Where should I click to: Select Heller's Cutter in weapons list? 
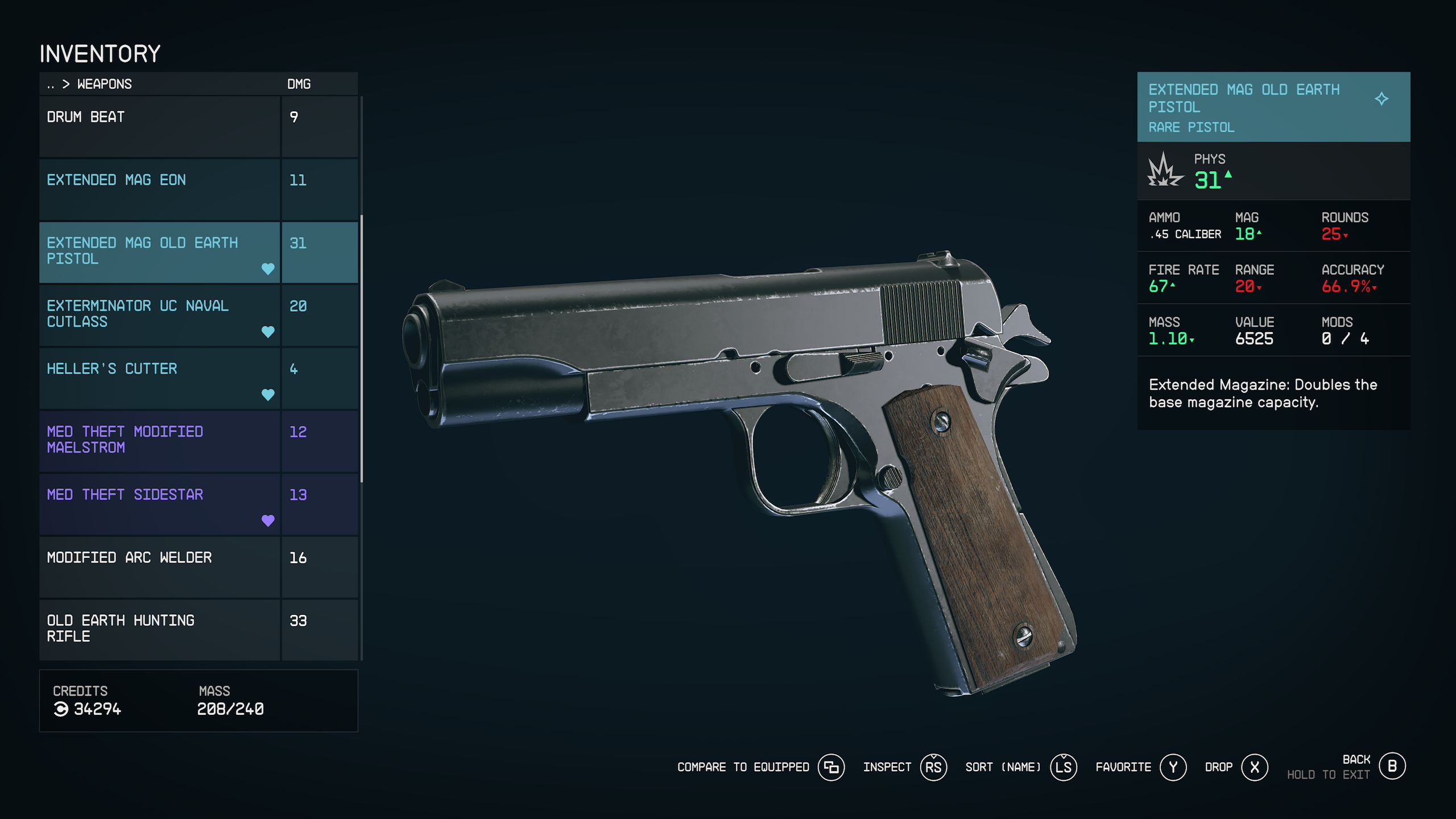point(159,378)
